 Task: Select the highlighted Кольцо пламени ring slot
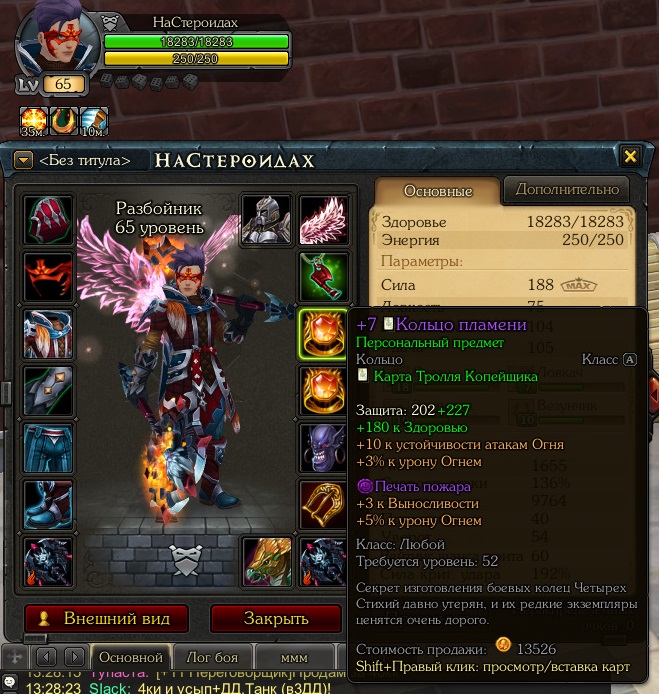(x=323, y=332)
